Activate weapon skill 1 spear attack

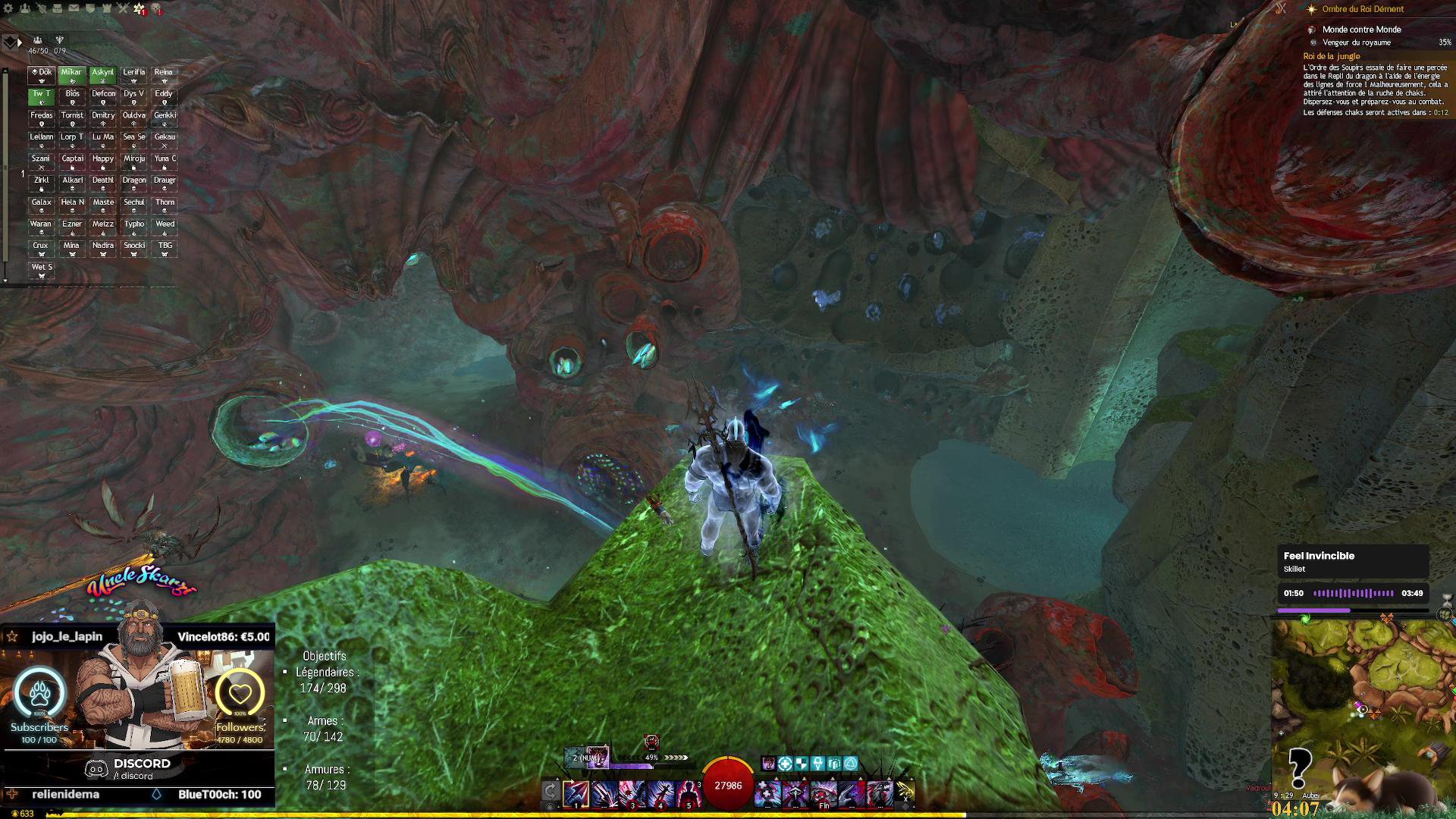coord(576,793)
